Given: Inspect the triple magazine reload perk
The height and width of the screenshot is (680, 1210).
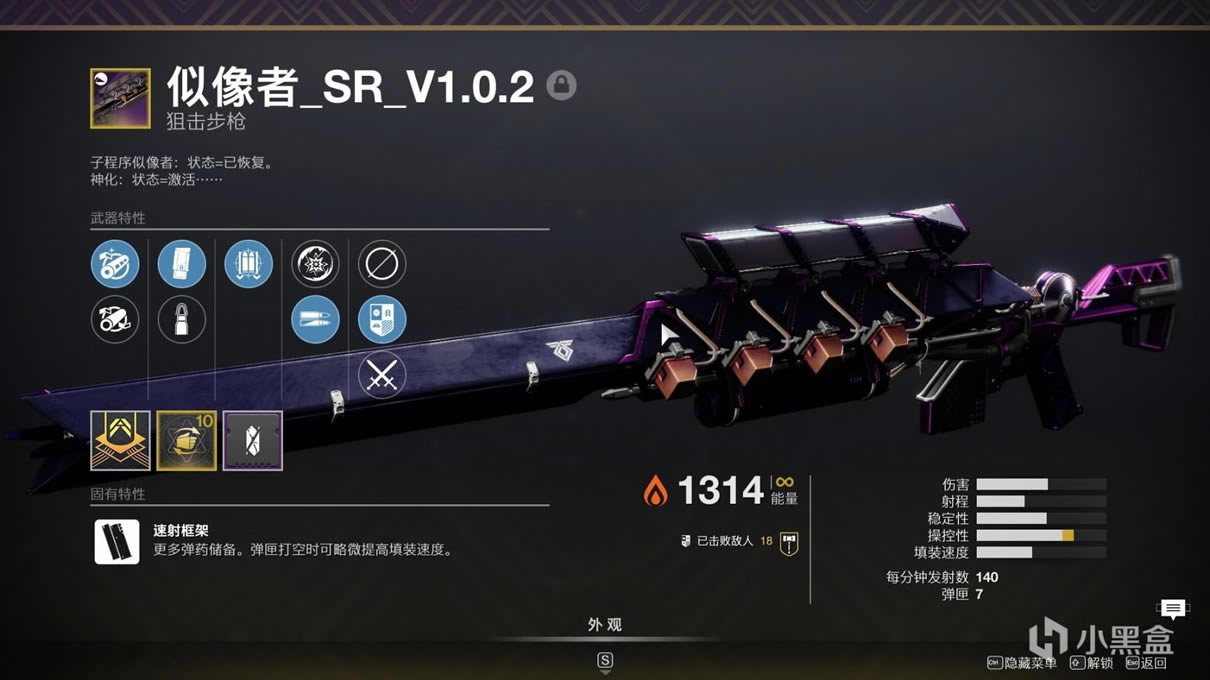Looking at the screenshot, I should 249,265.
